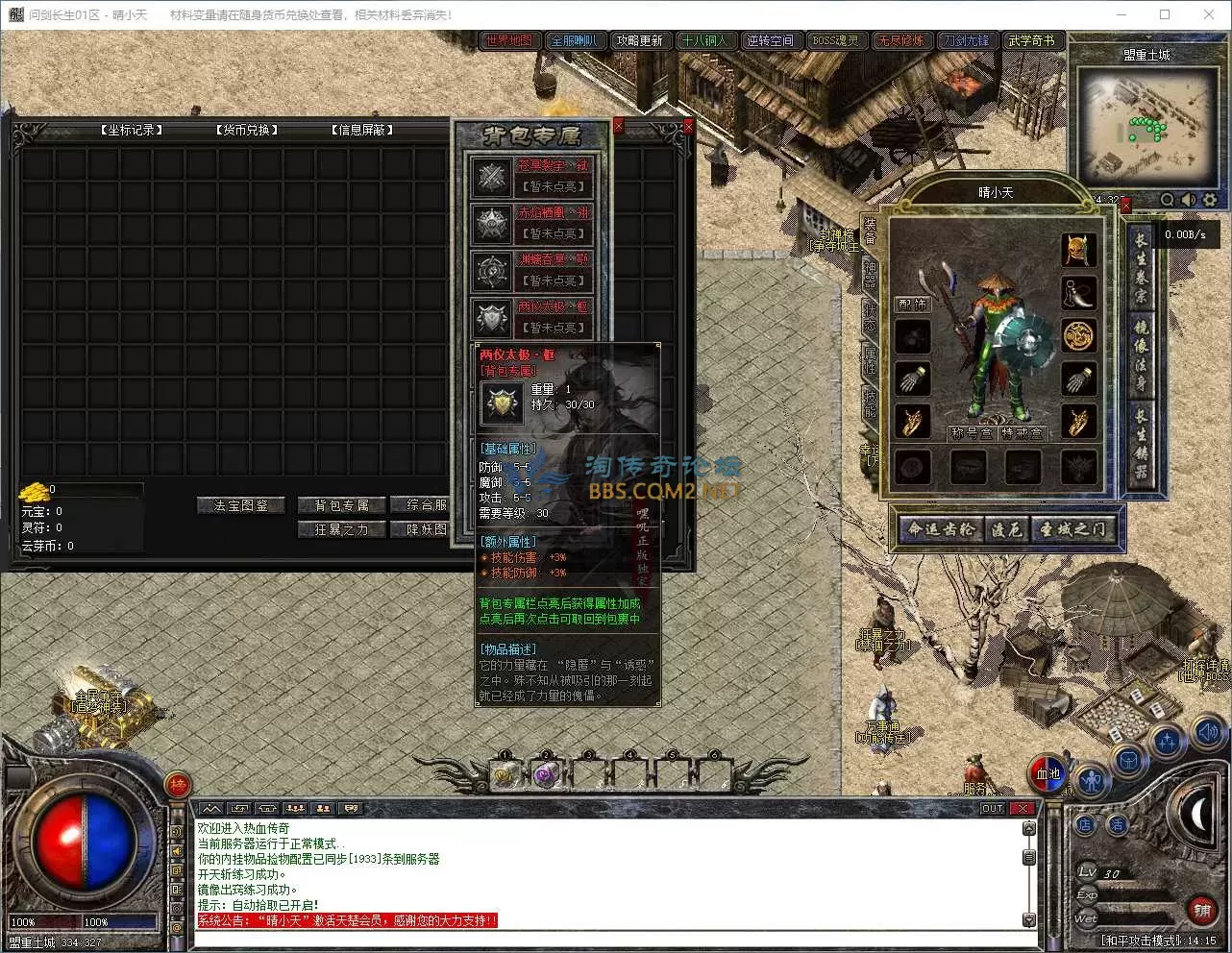The image size is (1232, 953).
Task: Click the 血池 blood pool orb
Action: 1047,774
